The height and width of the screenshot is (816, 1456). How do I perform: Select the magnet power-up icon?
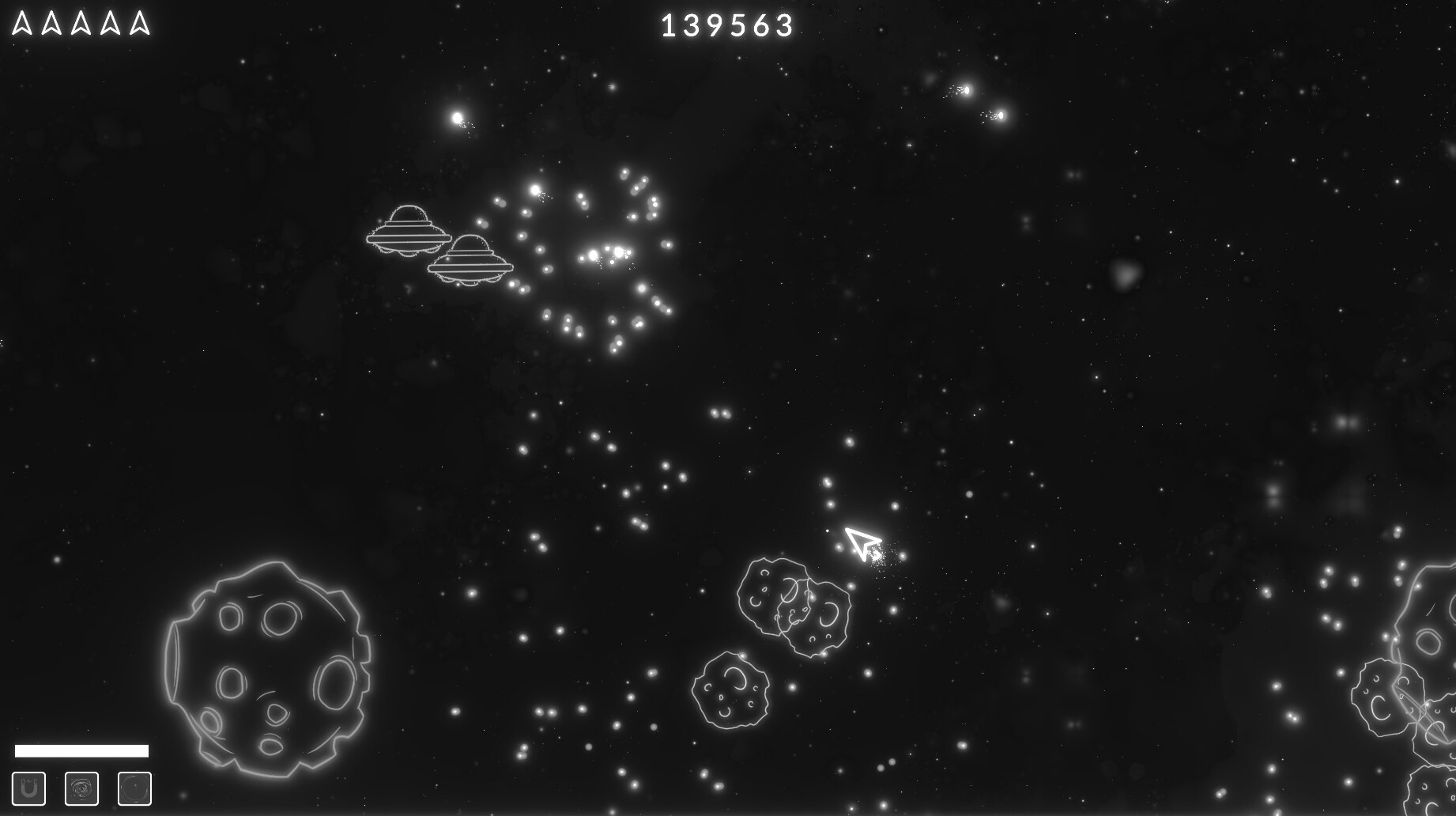coord(30,787)
